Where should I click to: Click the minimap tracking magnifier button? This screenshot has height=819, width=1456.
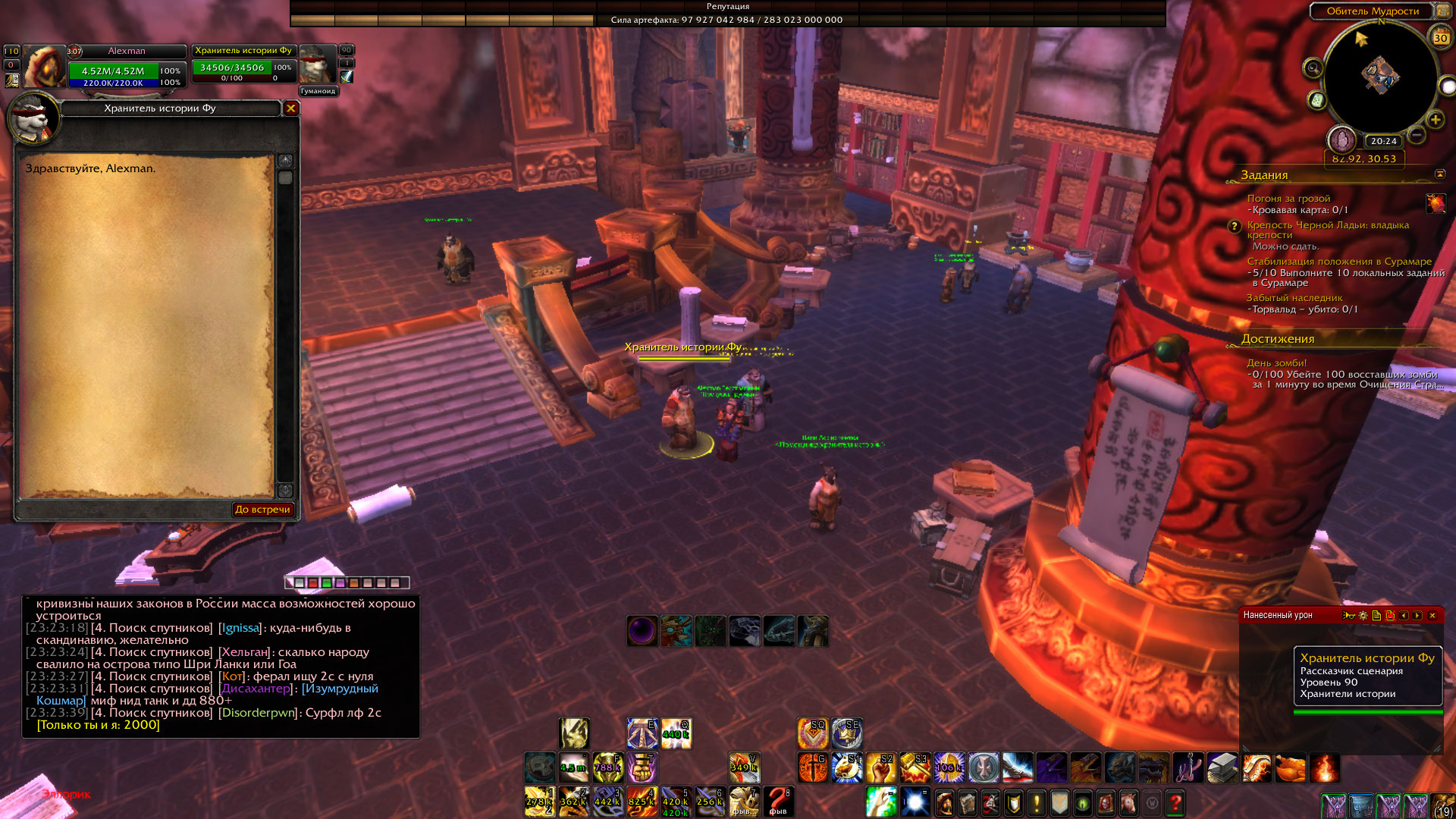pyautogui.click(x=1313, y=69)
